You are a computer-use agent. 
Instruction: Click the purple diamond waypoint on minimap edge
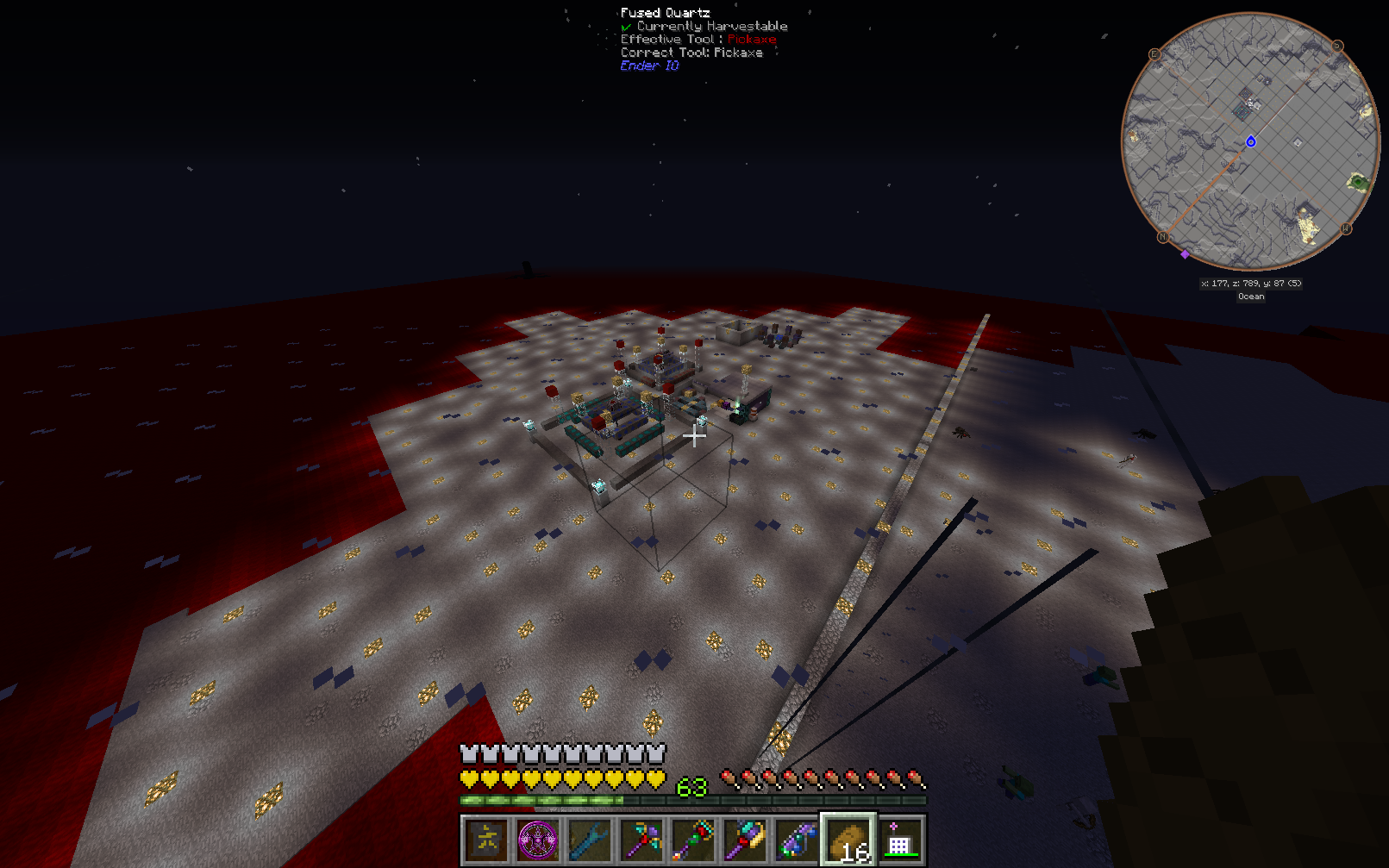1185,254
